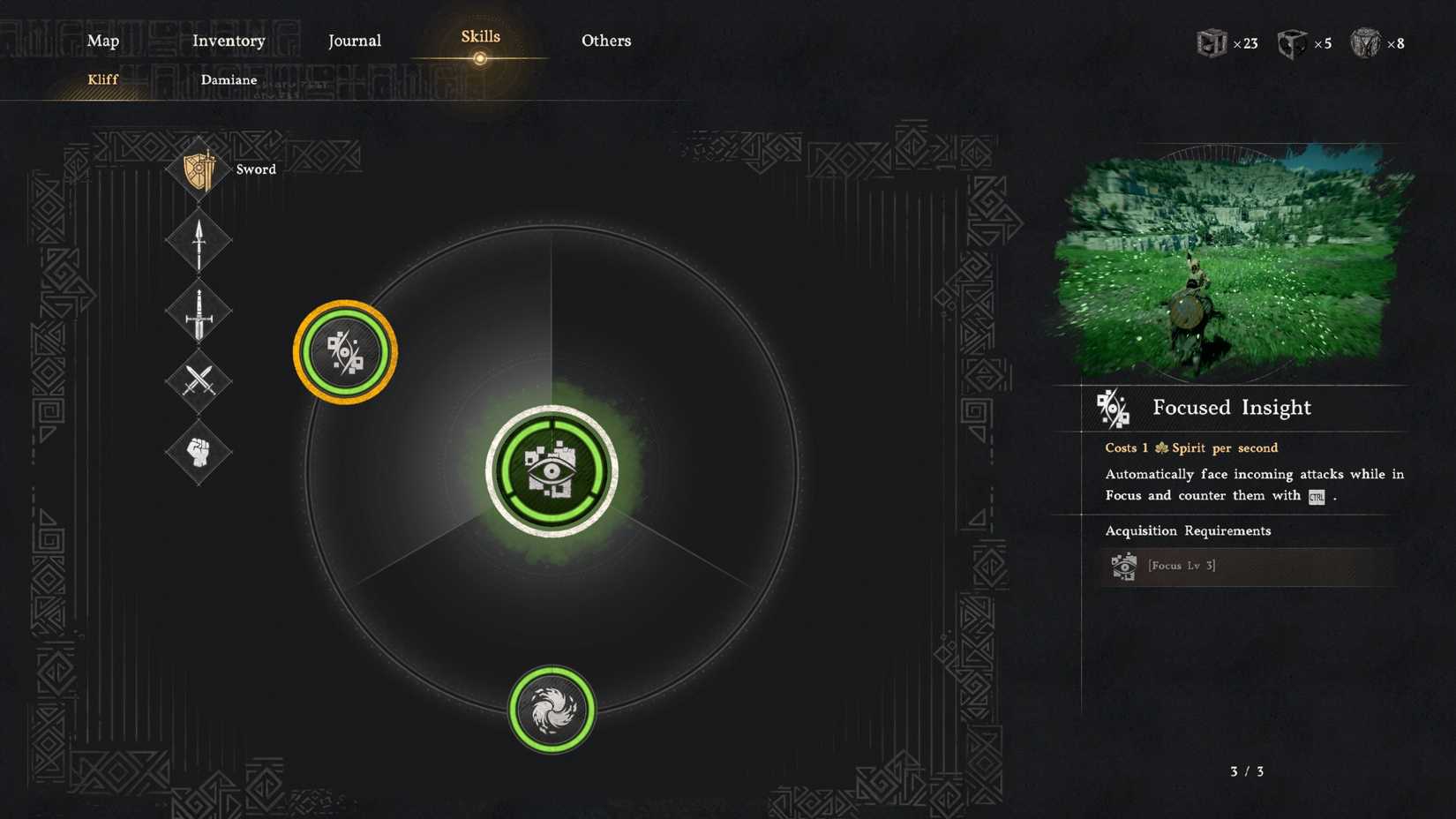The width and height of the screenshot is (1456, 819).
Task: Select the dark cube resource showing x5
Action: click(1302, 42)
